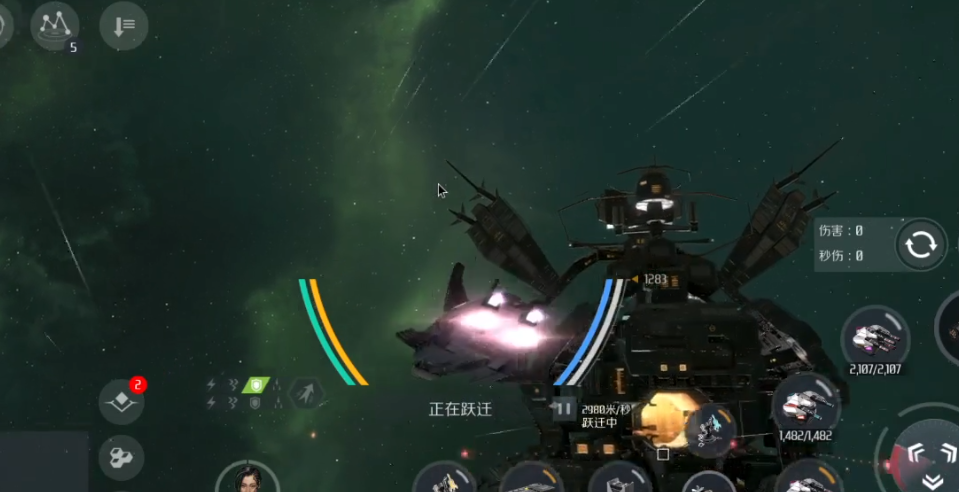
Task: Click the refresh damage stats button
Action: [x=920, y=244]
